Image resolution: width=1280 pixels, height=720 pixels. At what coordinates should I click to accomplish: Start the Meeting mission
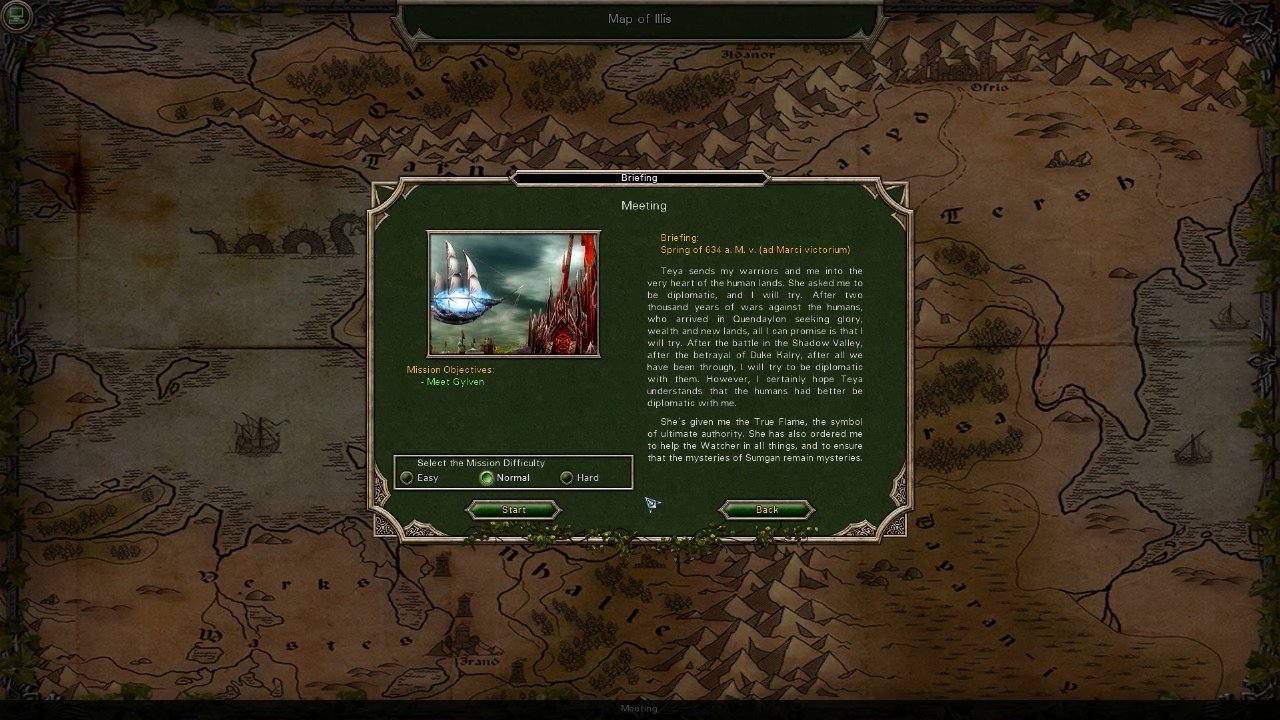[x=513, y=510]
